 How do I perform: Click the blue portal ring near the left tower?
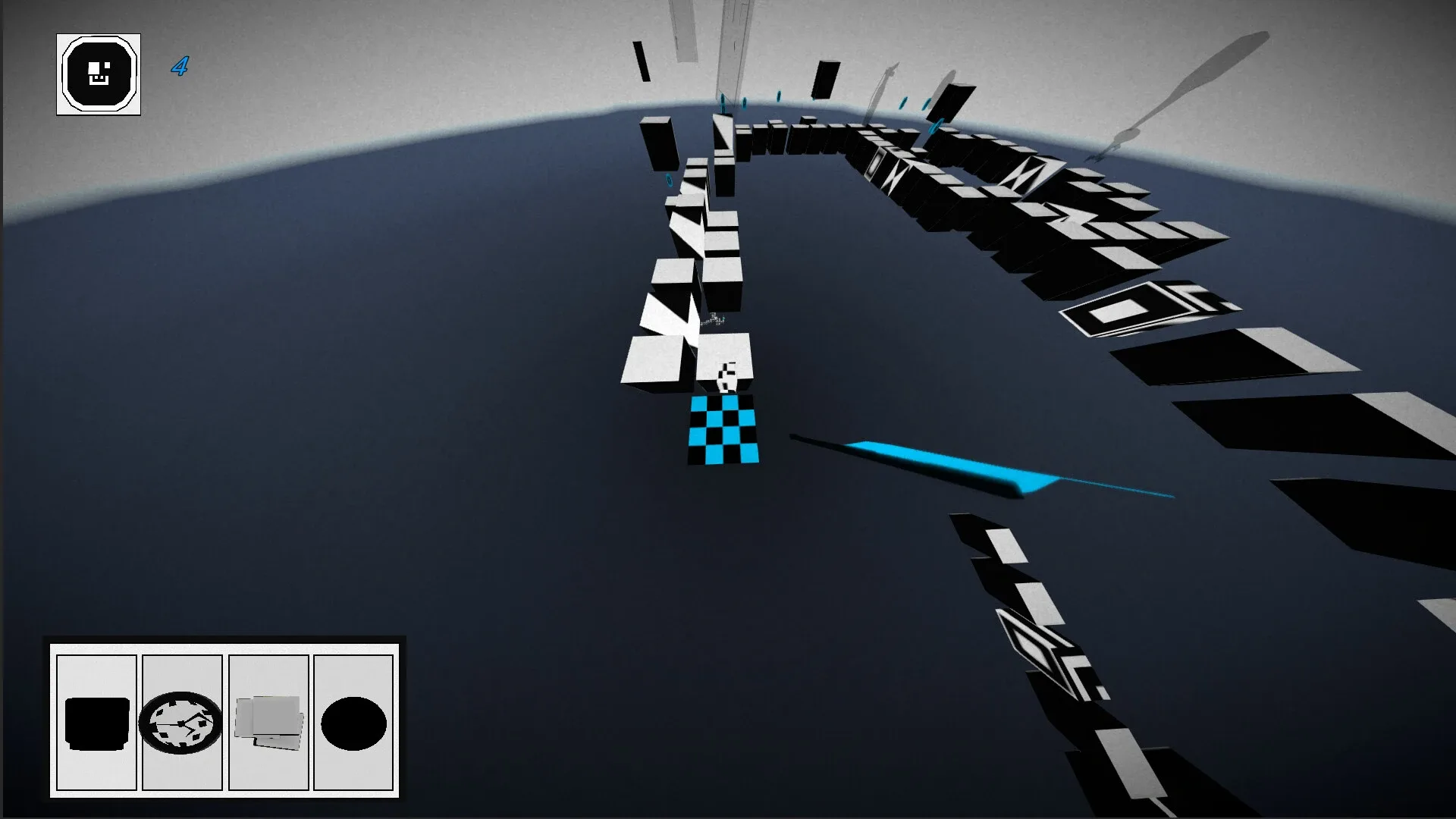(667, 180)
